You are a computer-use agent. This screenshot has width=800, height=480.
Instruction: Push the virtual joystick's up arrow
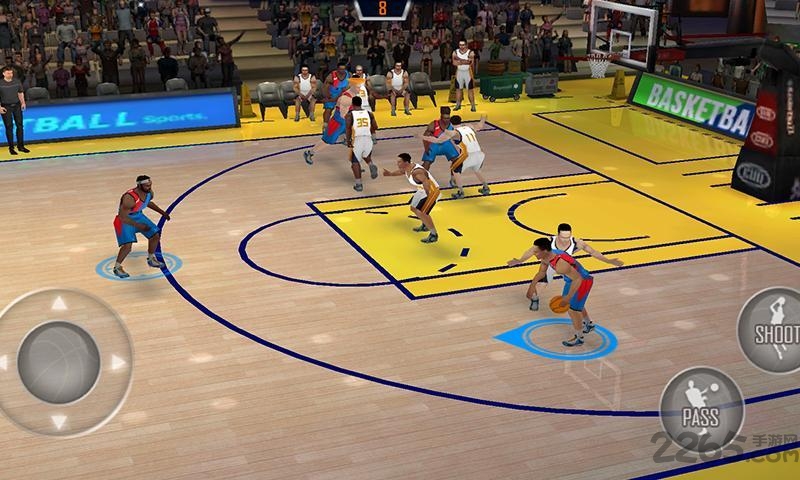coord(59,304)
